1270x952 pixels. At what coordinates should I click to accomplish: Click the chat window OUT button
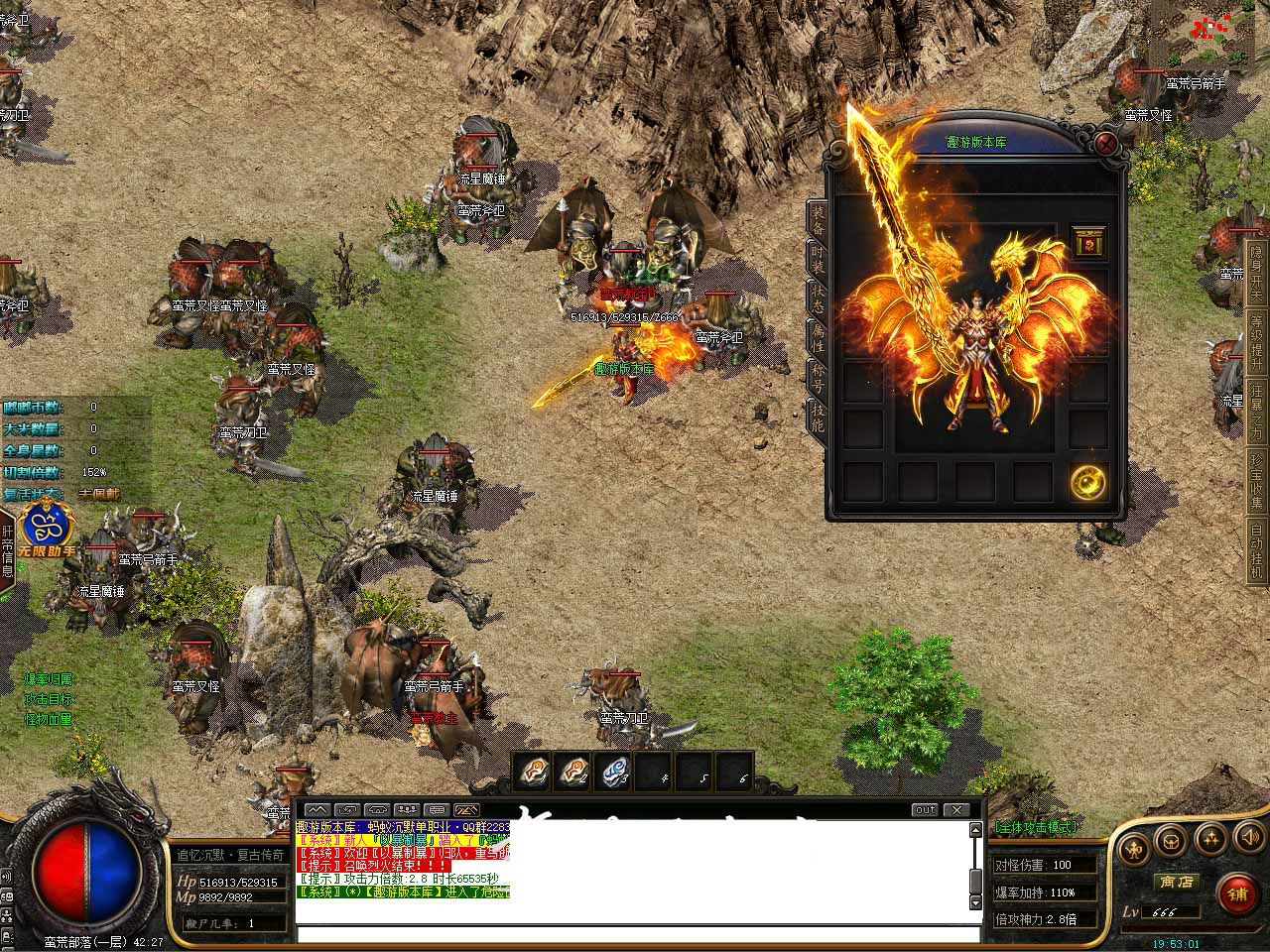coord(925,810)
